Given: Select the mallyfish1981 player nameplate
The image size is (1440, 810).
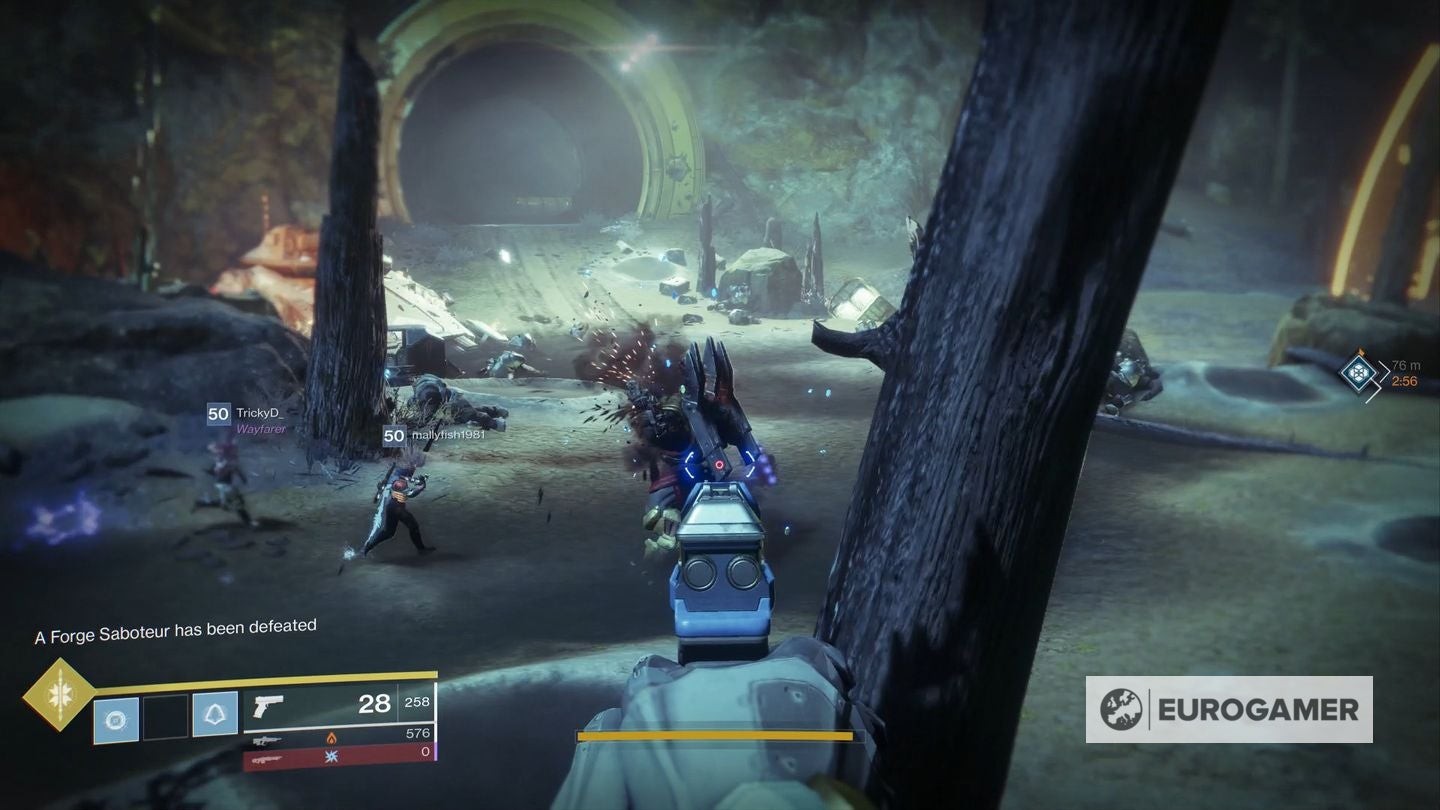Looking at the screenshot, I should pyautogui.click(x=431, y=435).
